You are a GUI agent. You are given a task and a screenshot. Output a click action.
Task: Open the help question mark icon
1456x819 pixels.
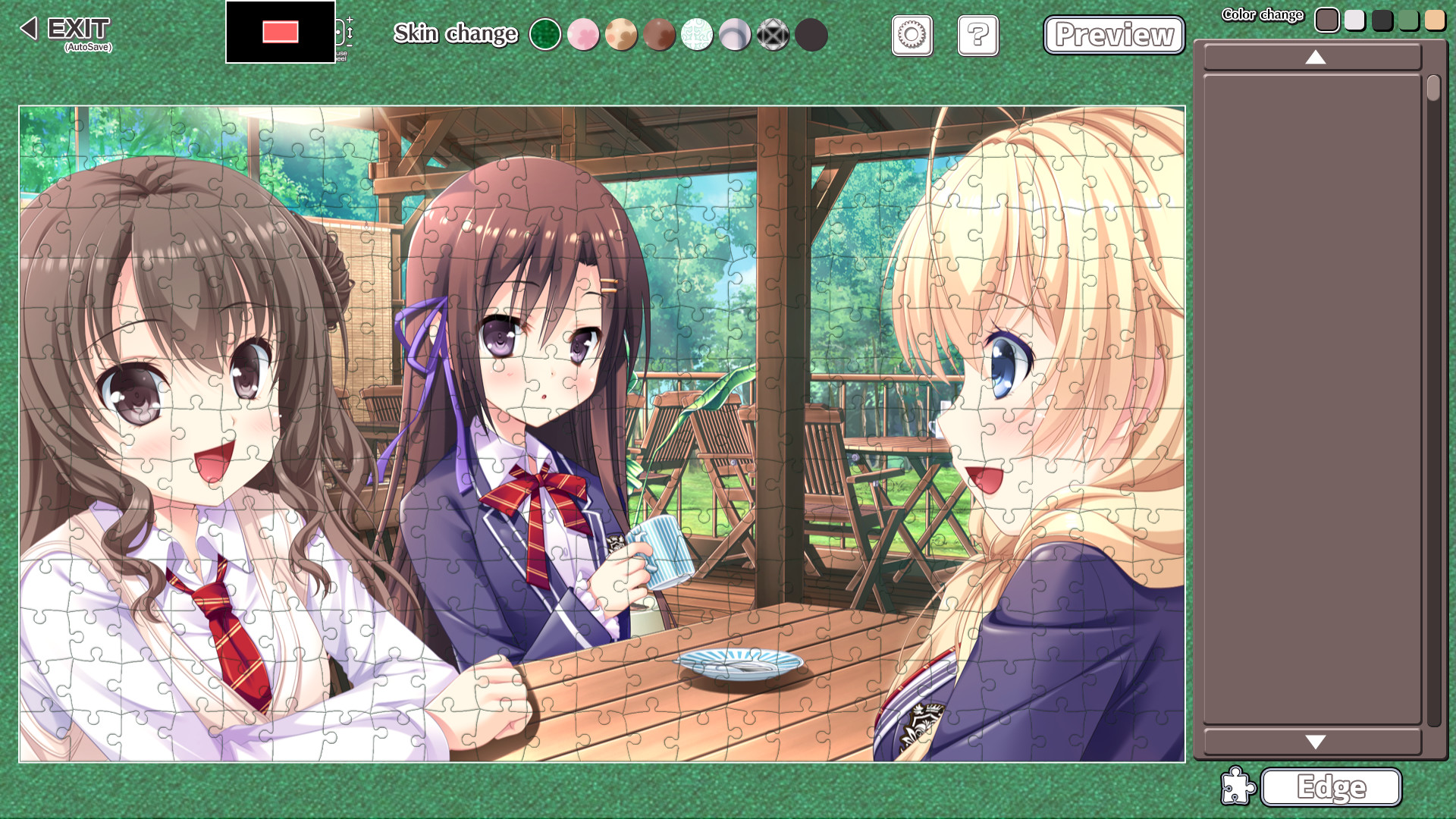coord(978,36)
